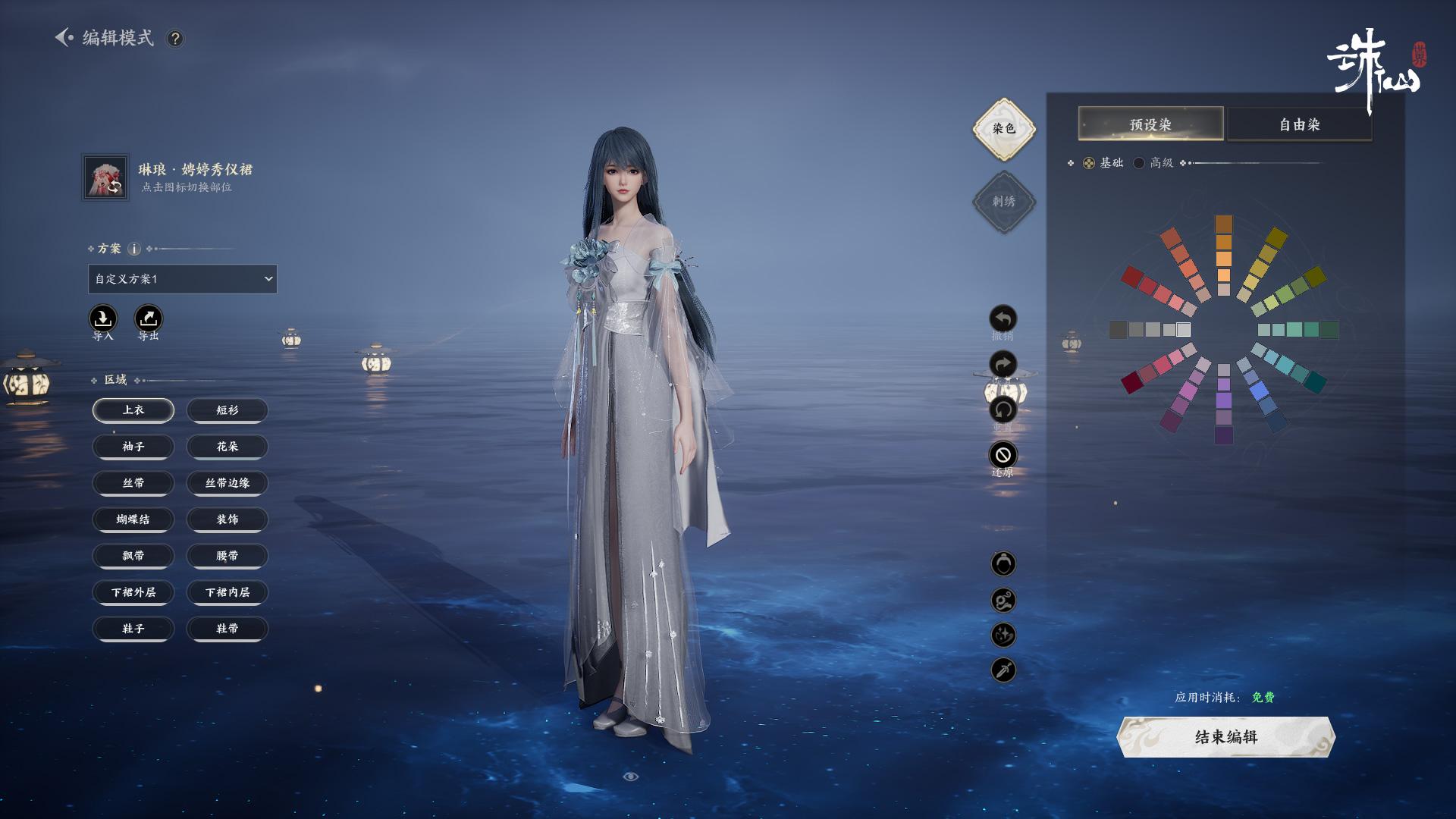Select the 高级 radio option

point(1139,163)
